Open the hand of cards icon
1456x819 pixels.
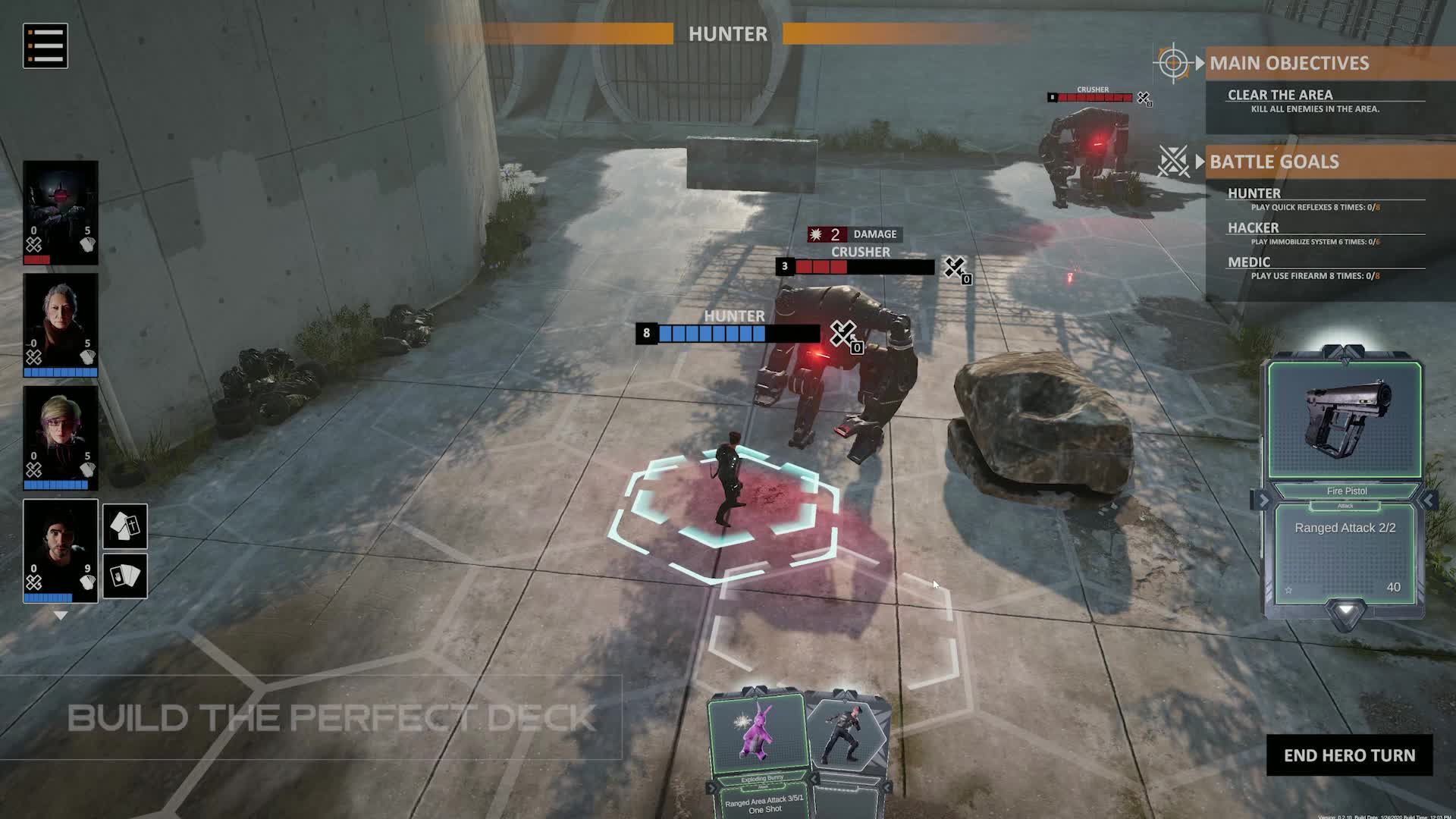point(125,576)
